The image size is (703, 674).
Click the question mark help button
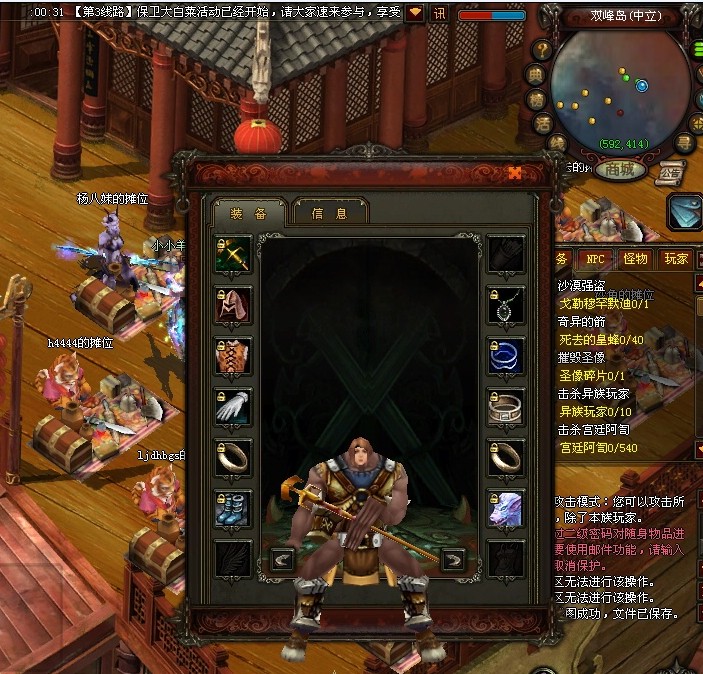[541, 49]
